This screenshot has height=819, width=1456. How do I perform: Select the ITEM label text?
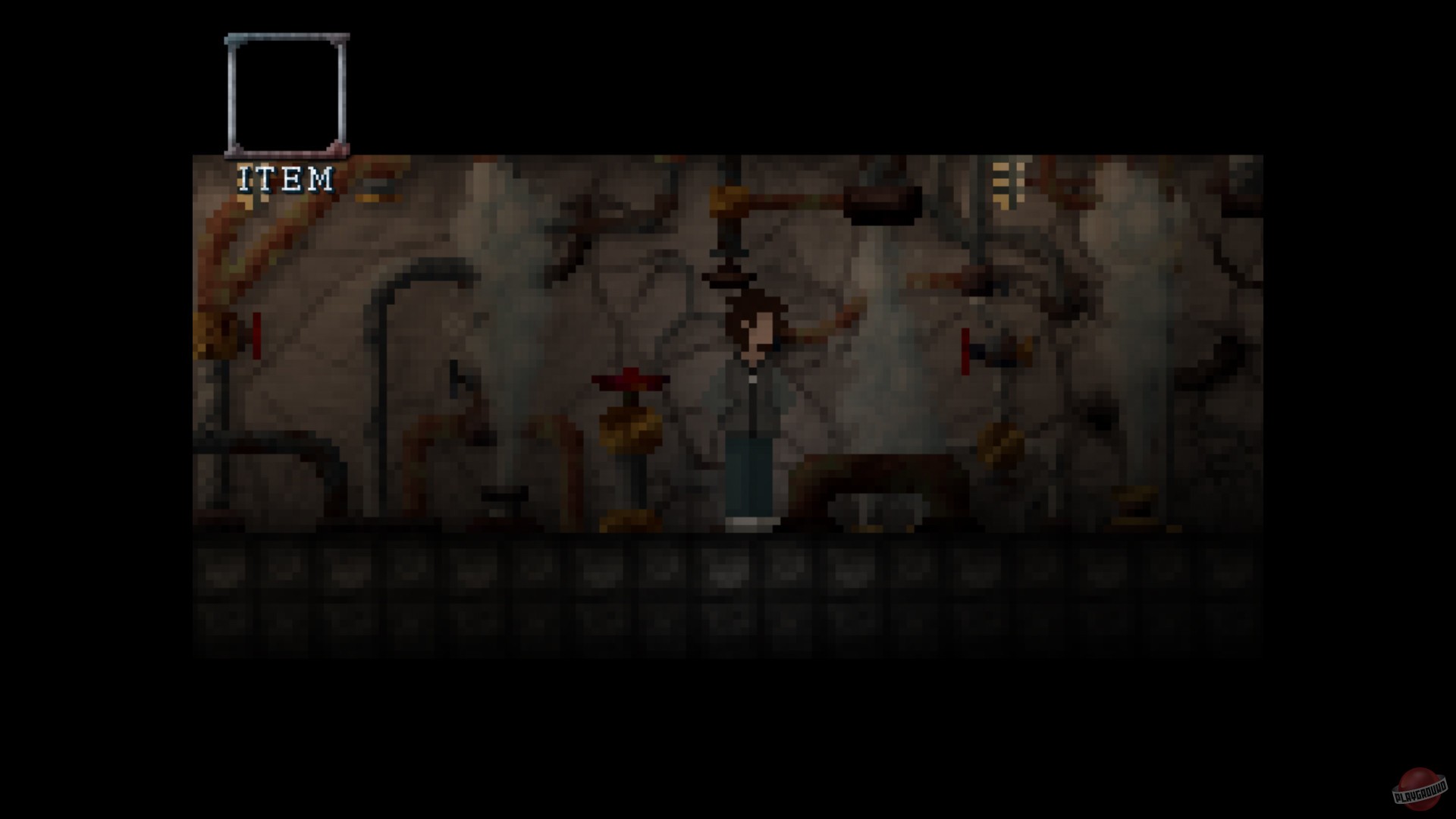286,178
